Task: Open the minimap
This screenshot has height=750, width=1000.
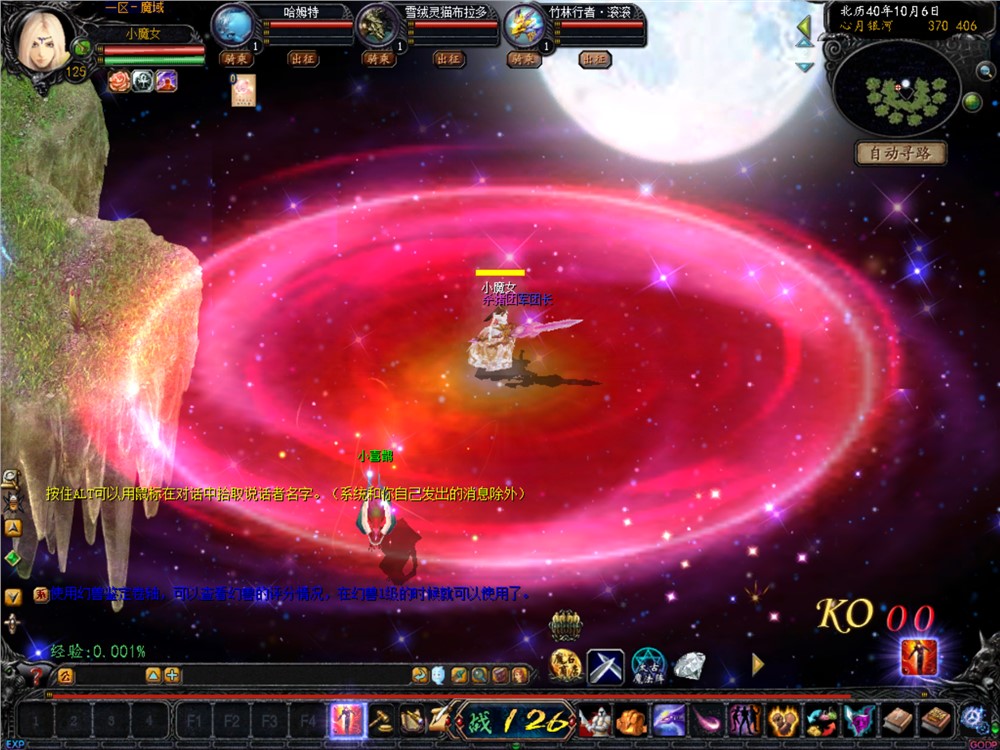Action: (x=897, y=91)
